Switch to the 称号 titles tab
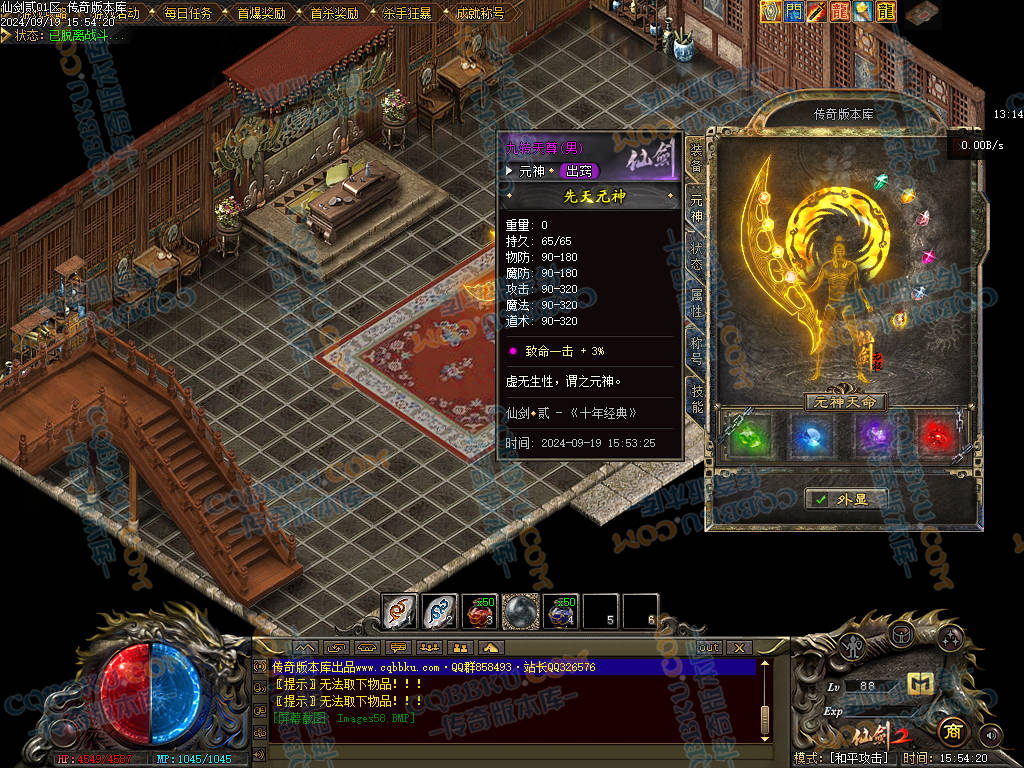Image resolution: width=1024 pixels, height=768 pixels. (696, 350)
